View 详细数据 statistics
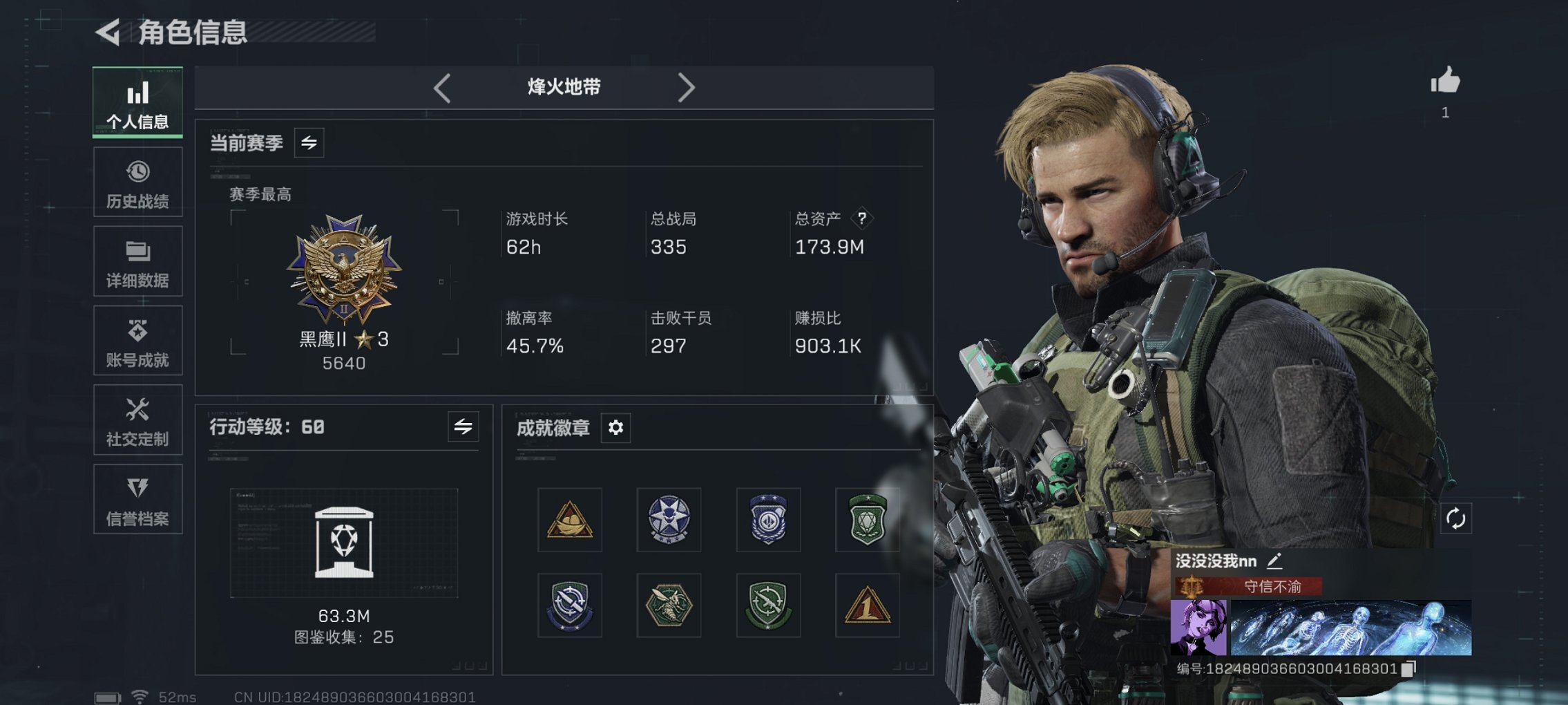 click(x=137, y=261)
